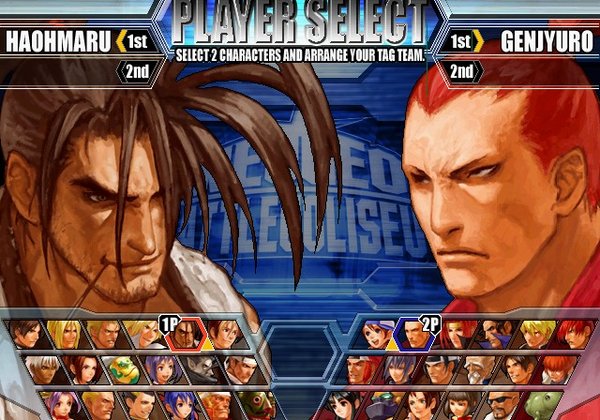The width and height of the screenshot is (600, 420).
Task: Choose the Genjyuro portrait under the 2P cursor
Action: (x=415, y=337)
